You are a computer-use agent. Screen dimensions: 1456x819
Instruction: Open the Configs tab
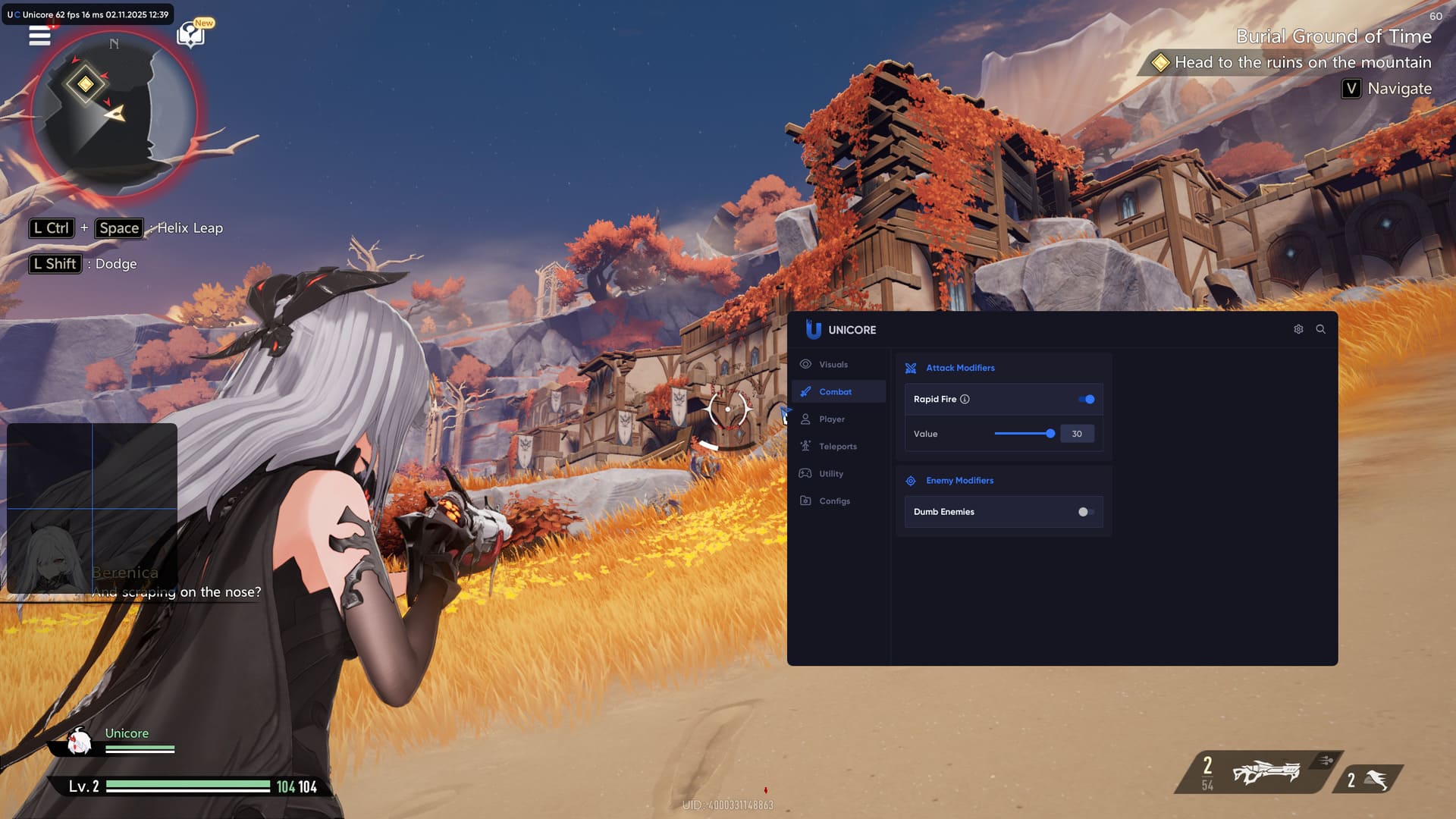834,501
